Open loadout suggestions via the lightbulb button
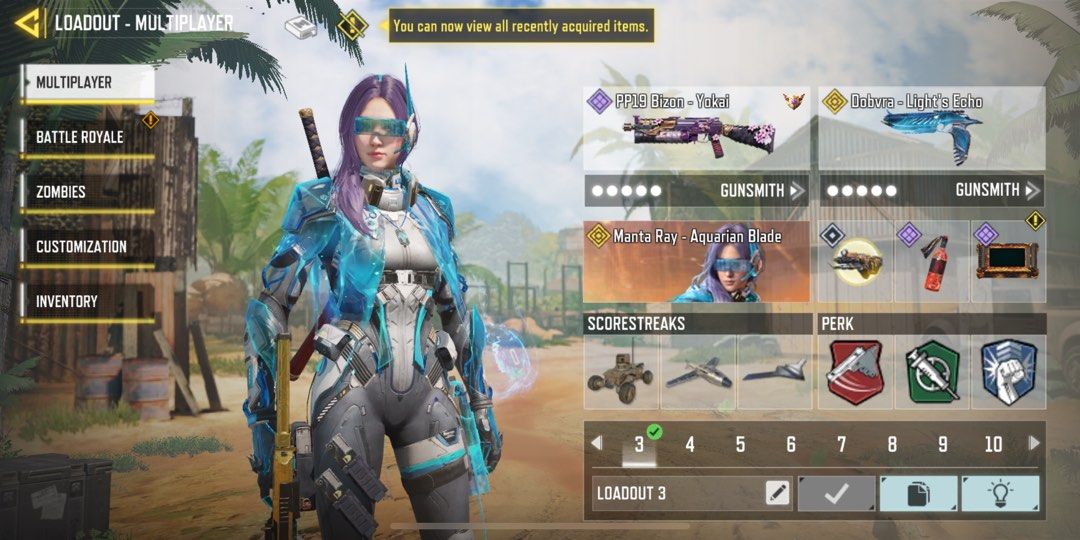 click(x=1000, y=493)
